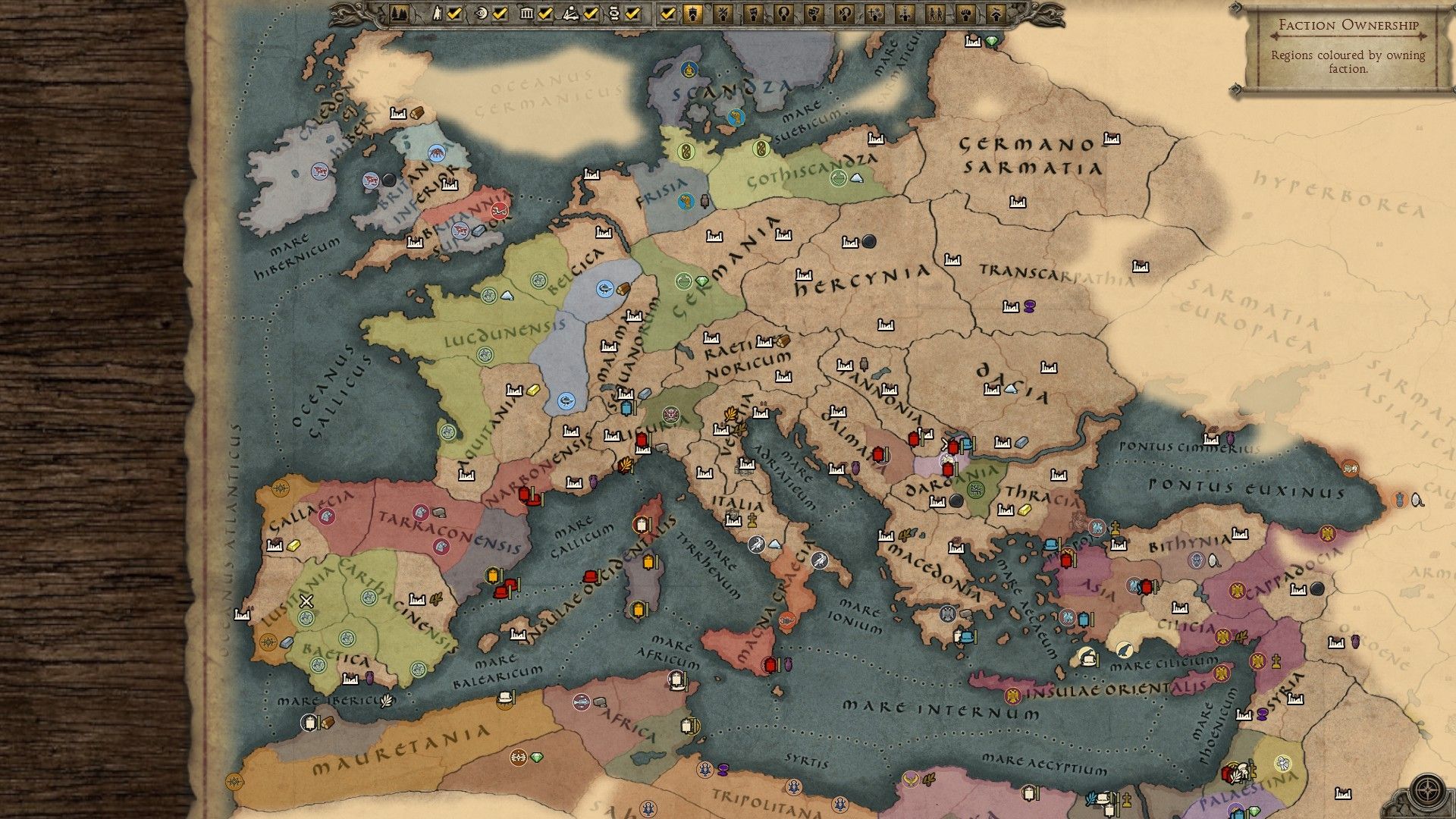The height and width of the screenshot is (819, 1456).
Task: Toggle the checkbox next to the eye icon
Action: pyautogui.click(x=500, y=13)
